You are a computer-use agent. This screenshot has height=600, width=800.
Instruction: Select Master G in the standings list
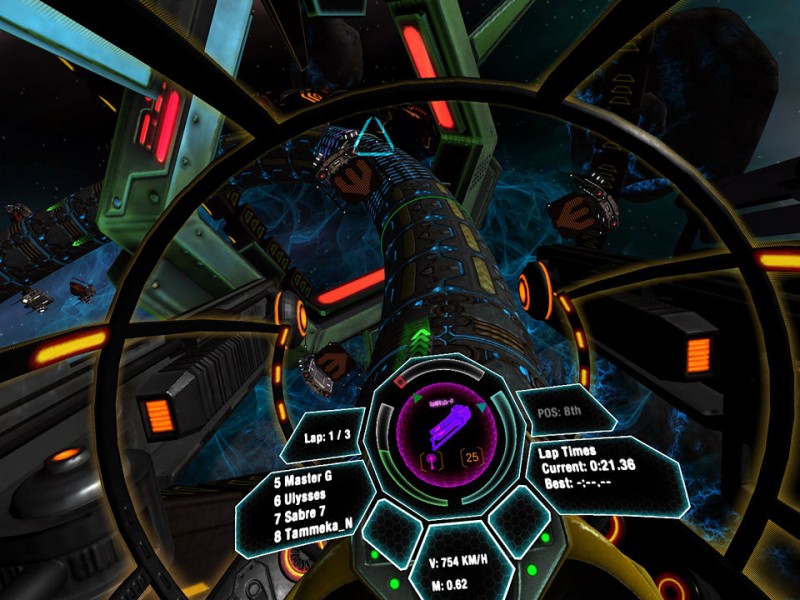(x=302, y=479)
